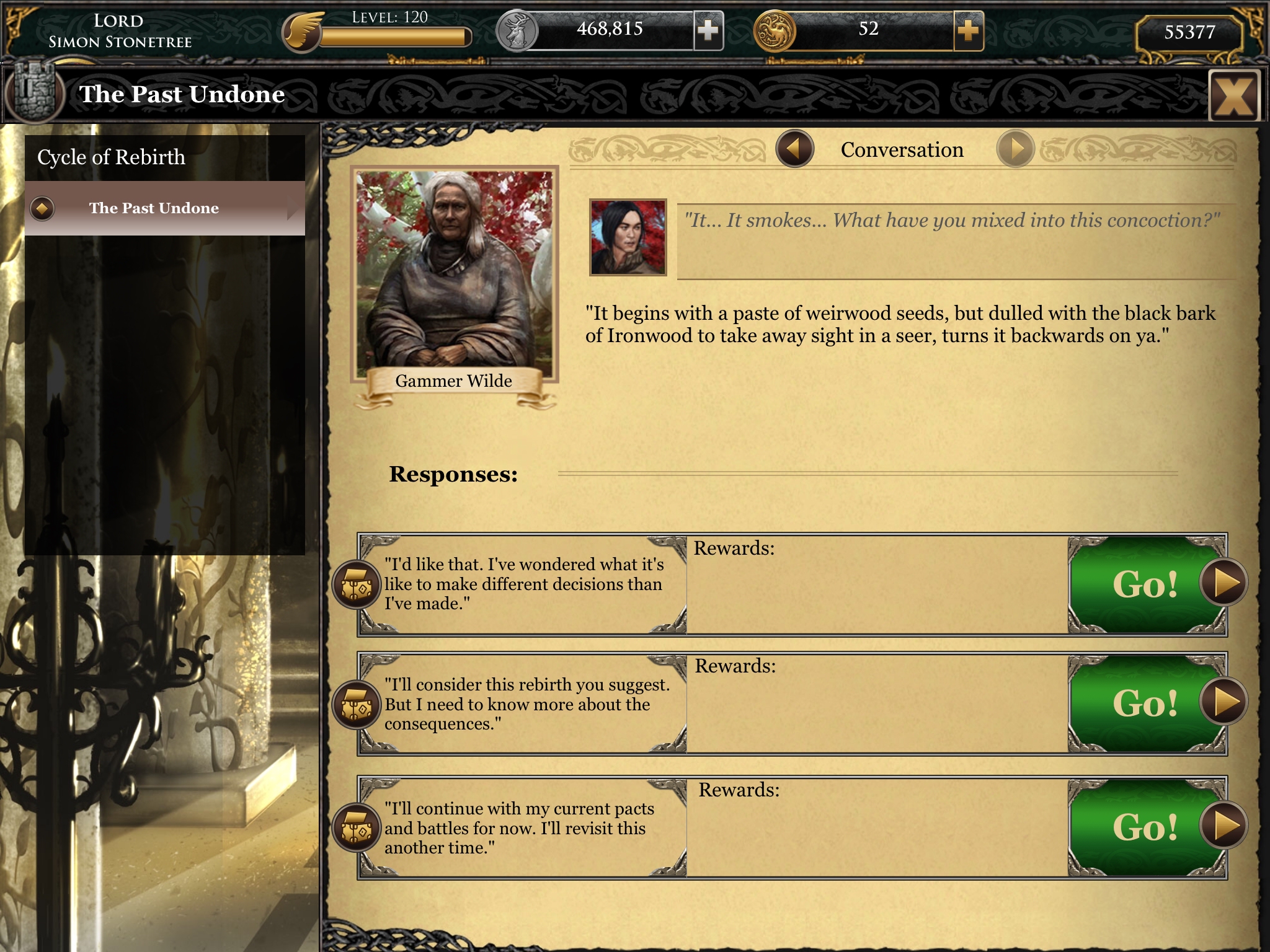Advance to next conversation page

pos(1015,149)
